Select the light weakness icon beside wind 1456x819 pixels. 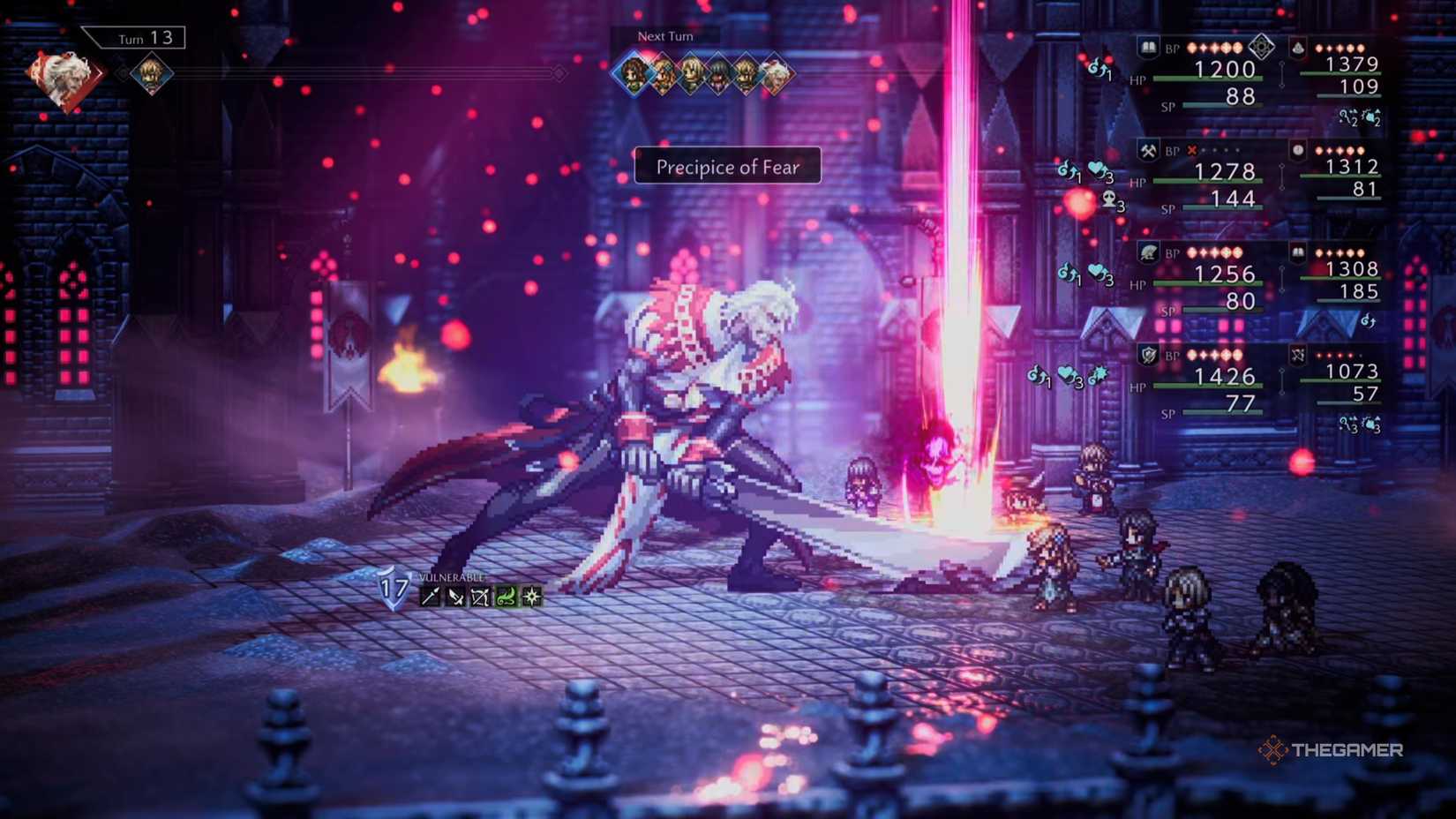531,596
